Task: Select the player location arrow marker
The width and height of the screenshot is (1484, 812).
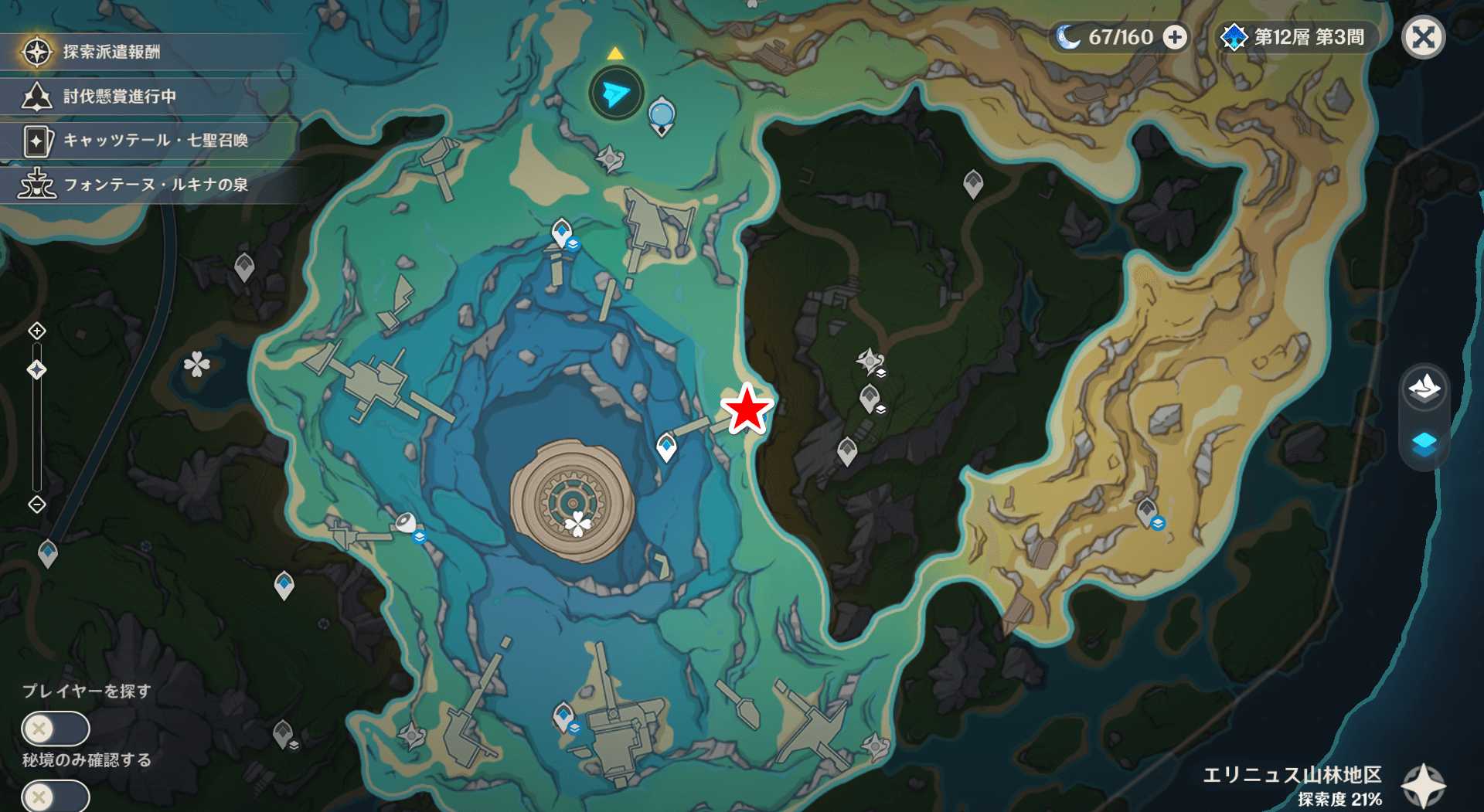Action: (616, 93)
